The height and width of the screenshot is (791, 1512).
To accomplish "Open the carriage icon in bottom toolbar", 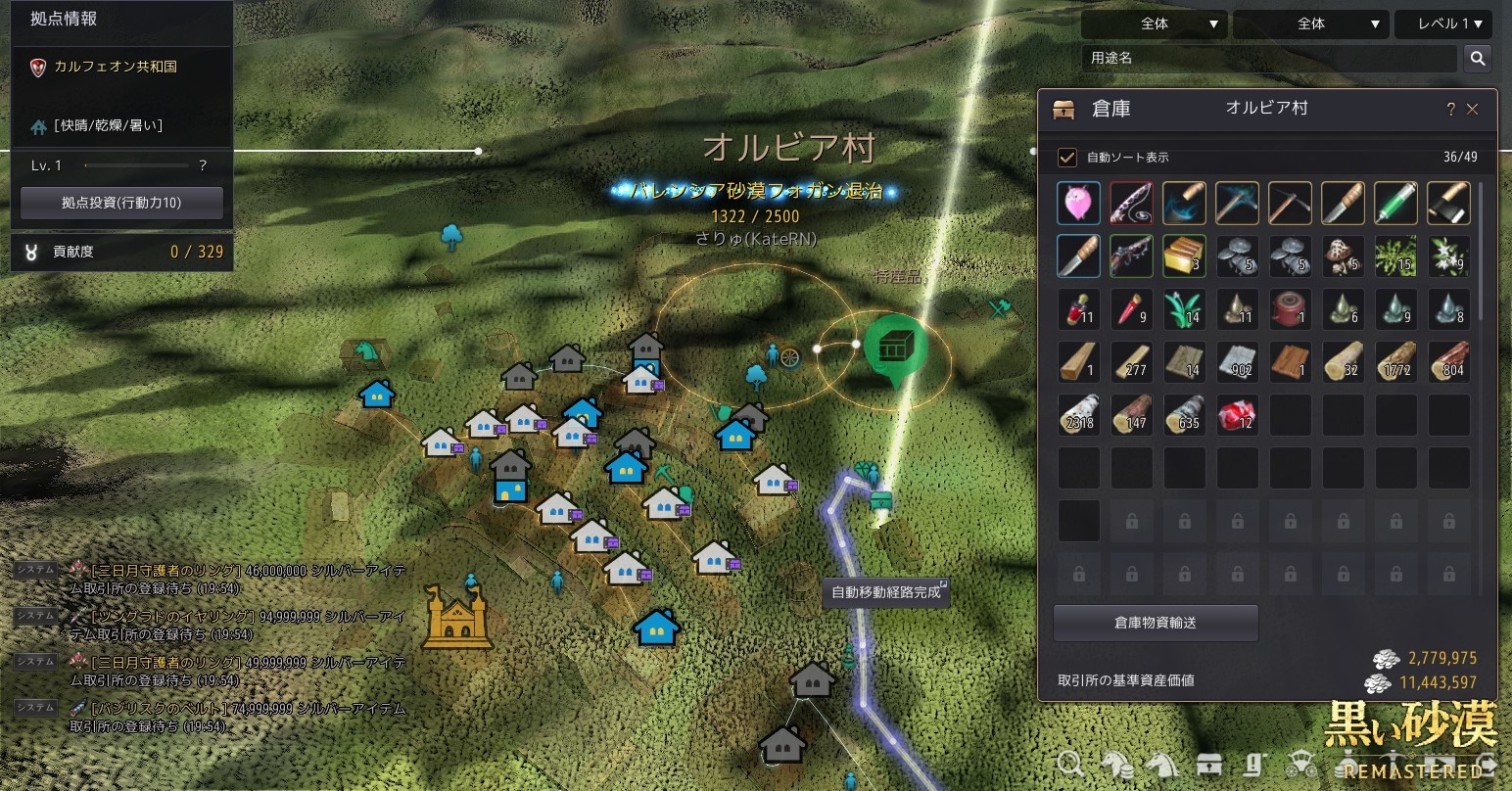I will click(1303, 765).
